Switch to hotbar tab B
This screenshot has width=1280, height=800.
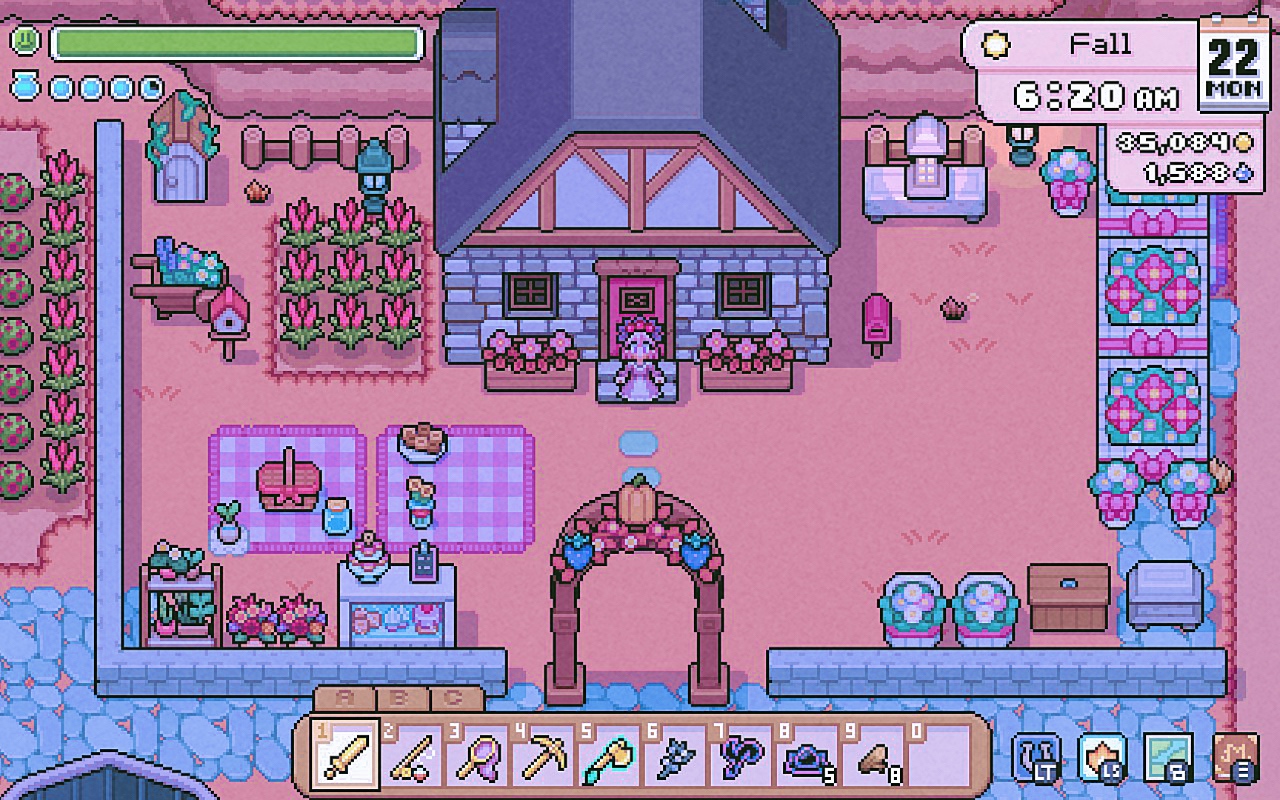coord(399,699)
